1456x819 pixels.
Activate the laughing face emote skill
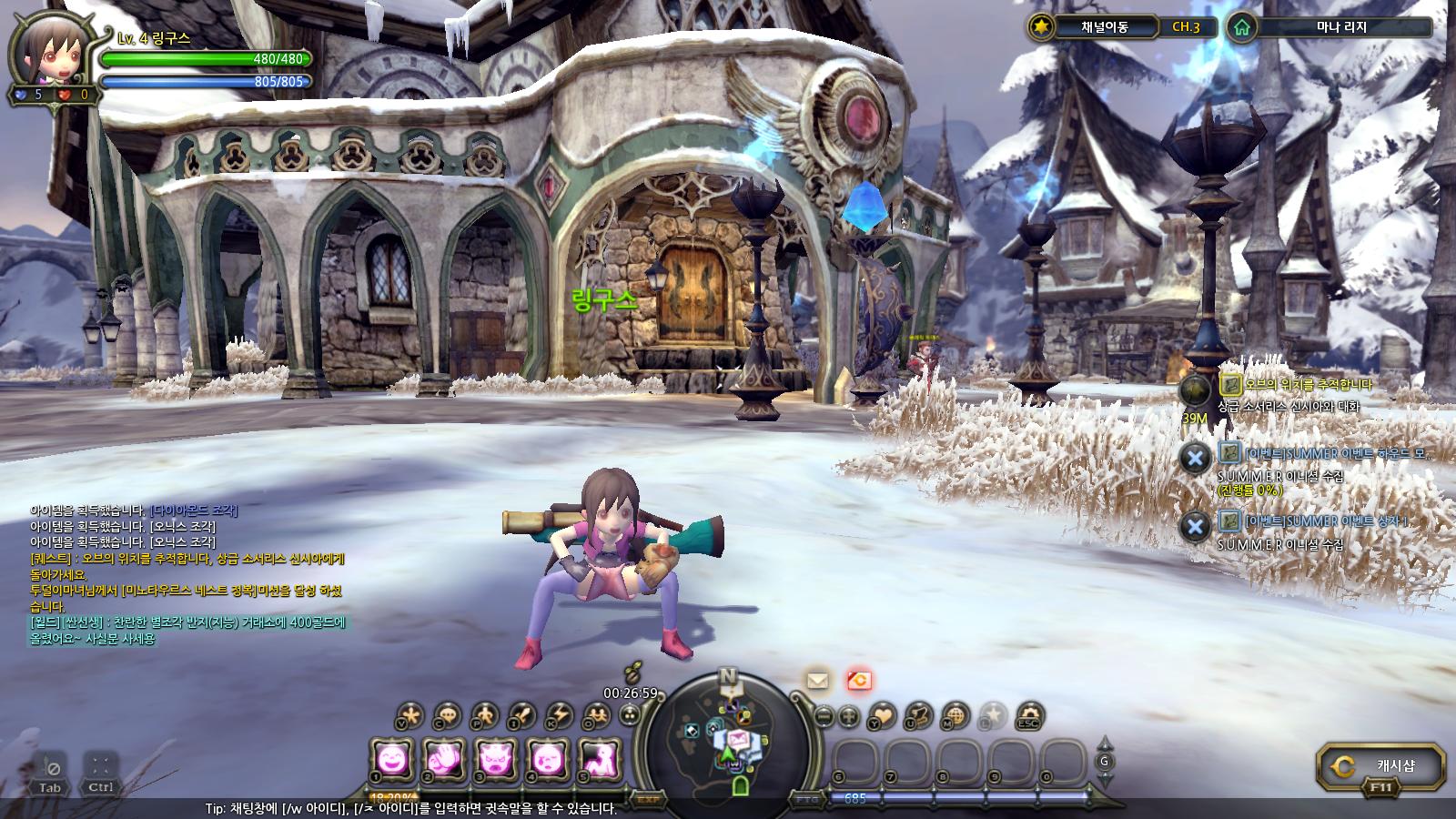[x=392, y=758]
